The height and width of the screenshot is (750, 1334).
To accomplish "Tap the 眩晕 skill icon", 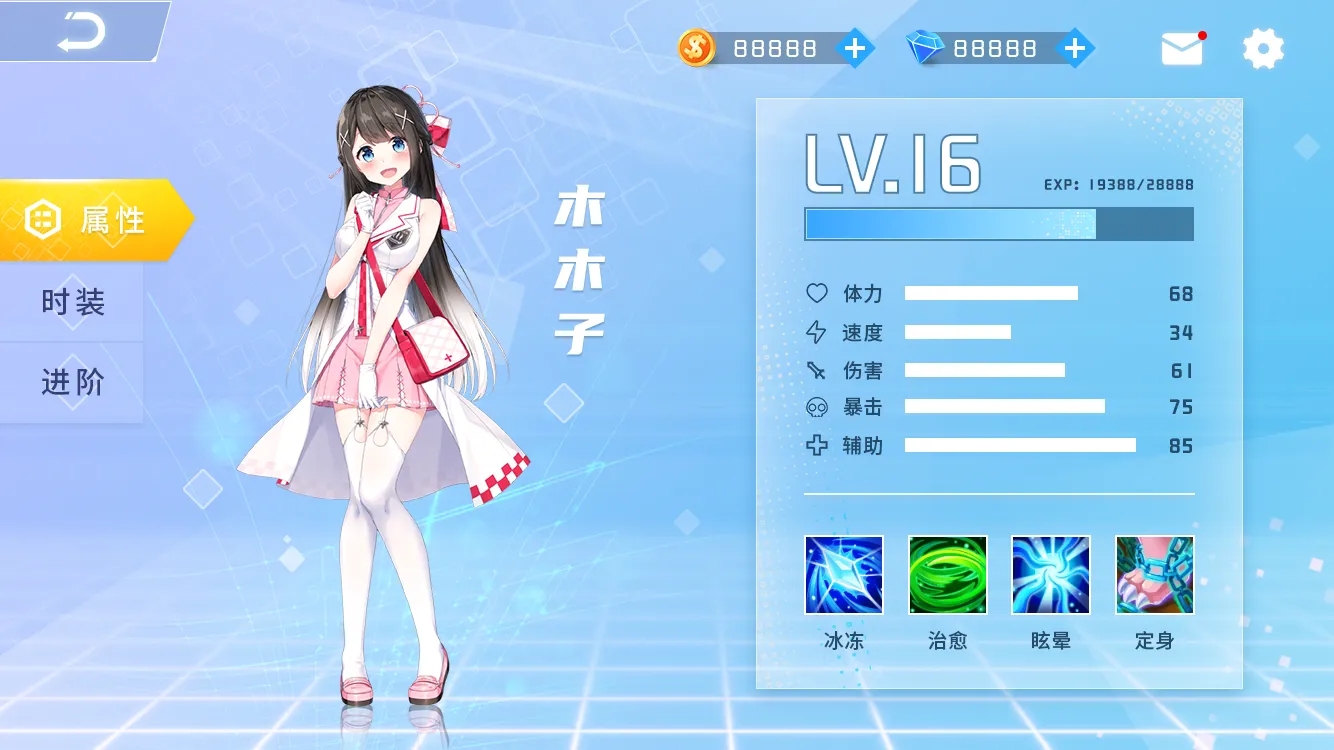I will click(x=1050, y=575).
